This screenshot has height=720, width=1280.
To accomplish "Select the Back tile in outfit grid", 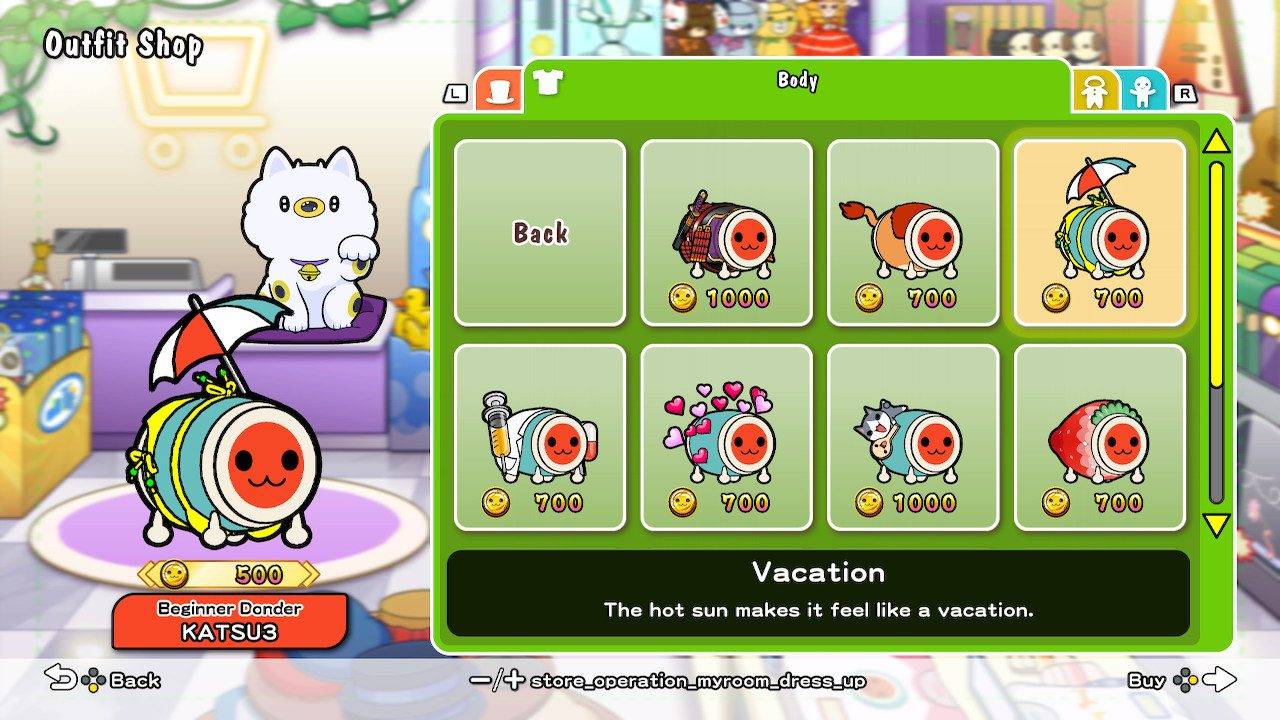I will point(540,232).
